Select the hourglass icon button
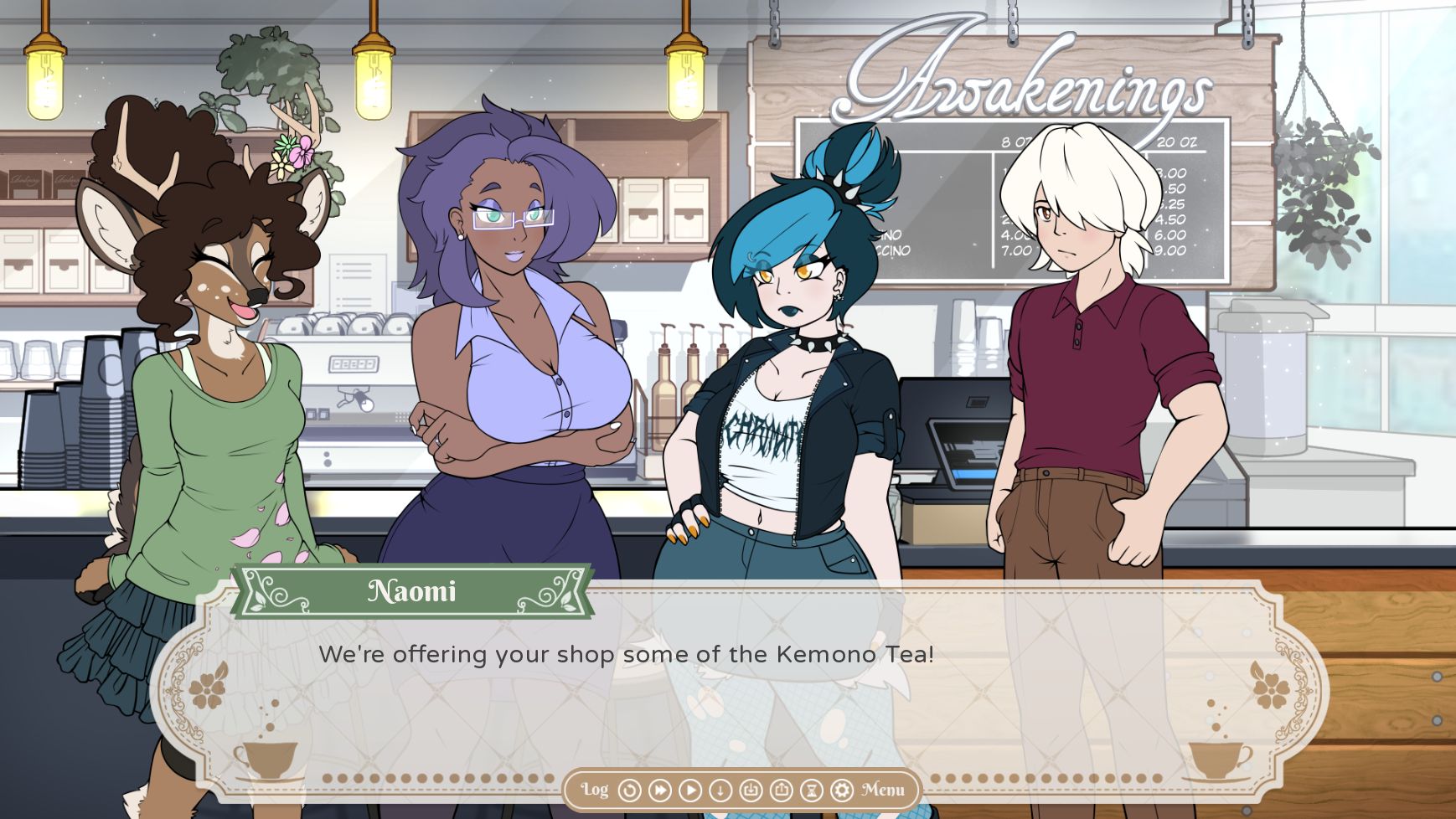Screen dimensions: 1456x819 tap(811, 790)
